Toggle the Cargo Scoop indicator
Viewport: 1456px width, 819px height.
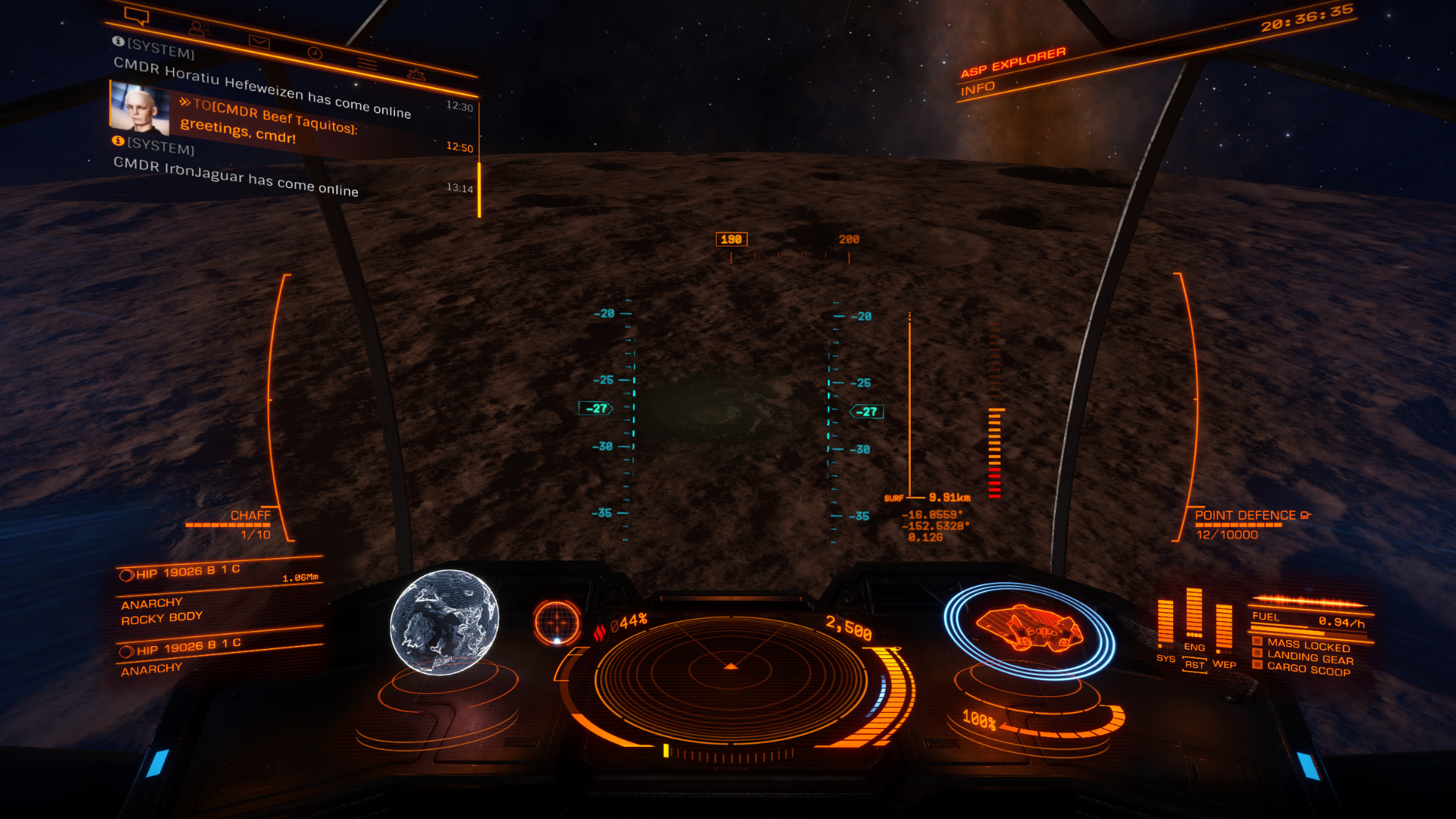click(x=1307, y=670)
